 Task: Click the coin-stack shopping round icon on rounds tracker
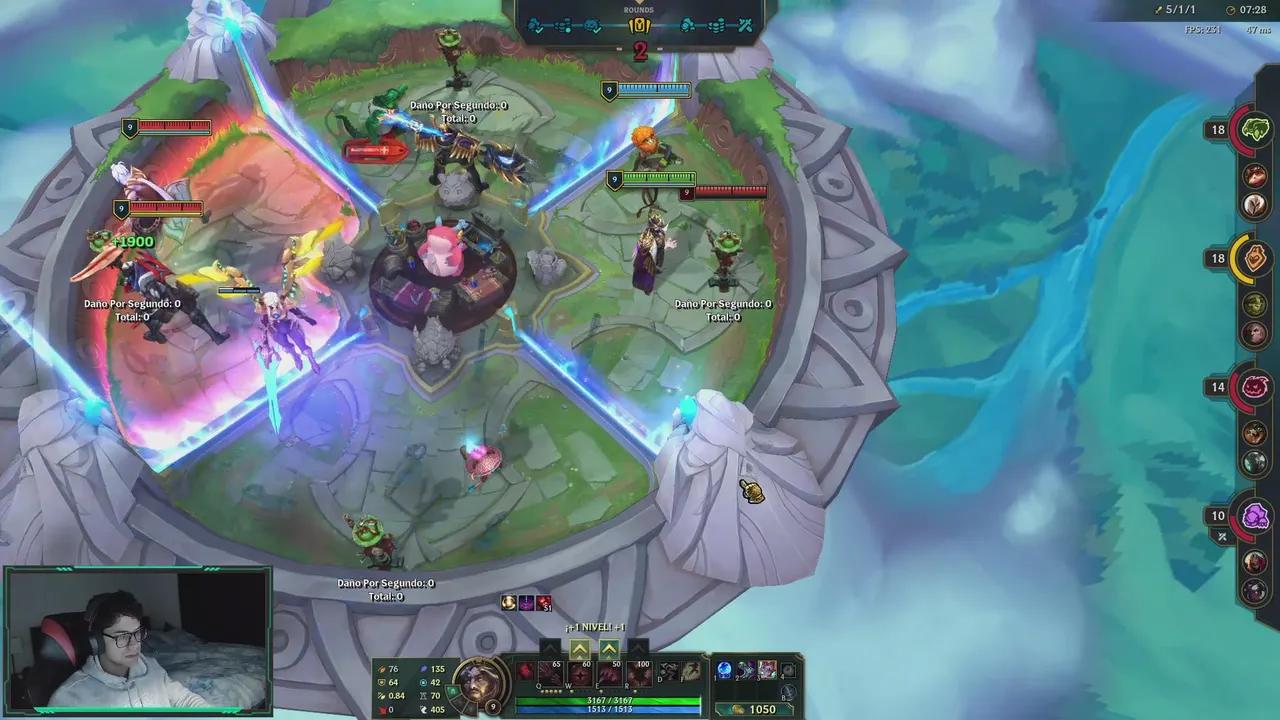(715, 25)
